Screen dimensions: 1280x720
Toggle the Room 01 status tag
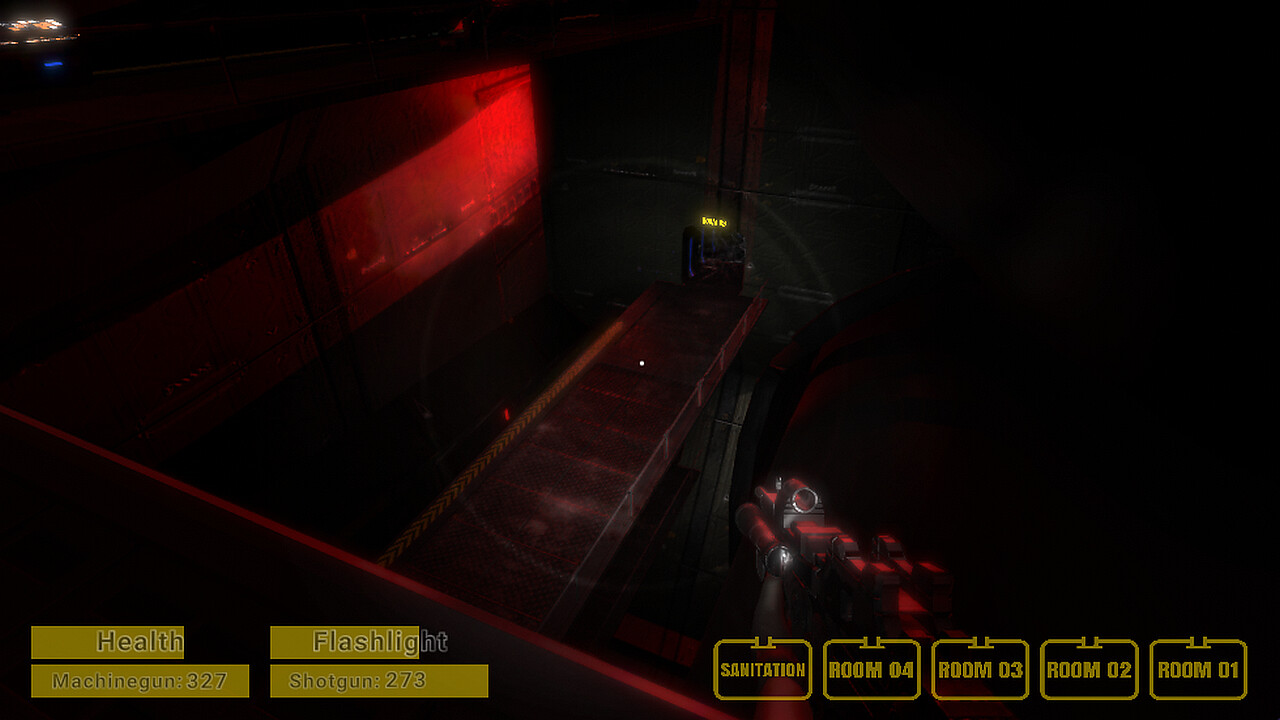point(1196,668)
